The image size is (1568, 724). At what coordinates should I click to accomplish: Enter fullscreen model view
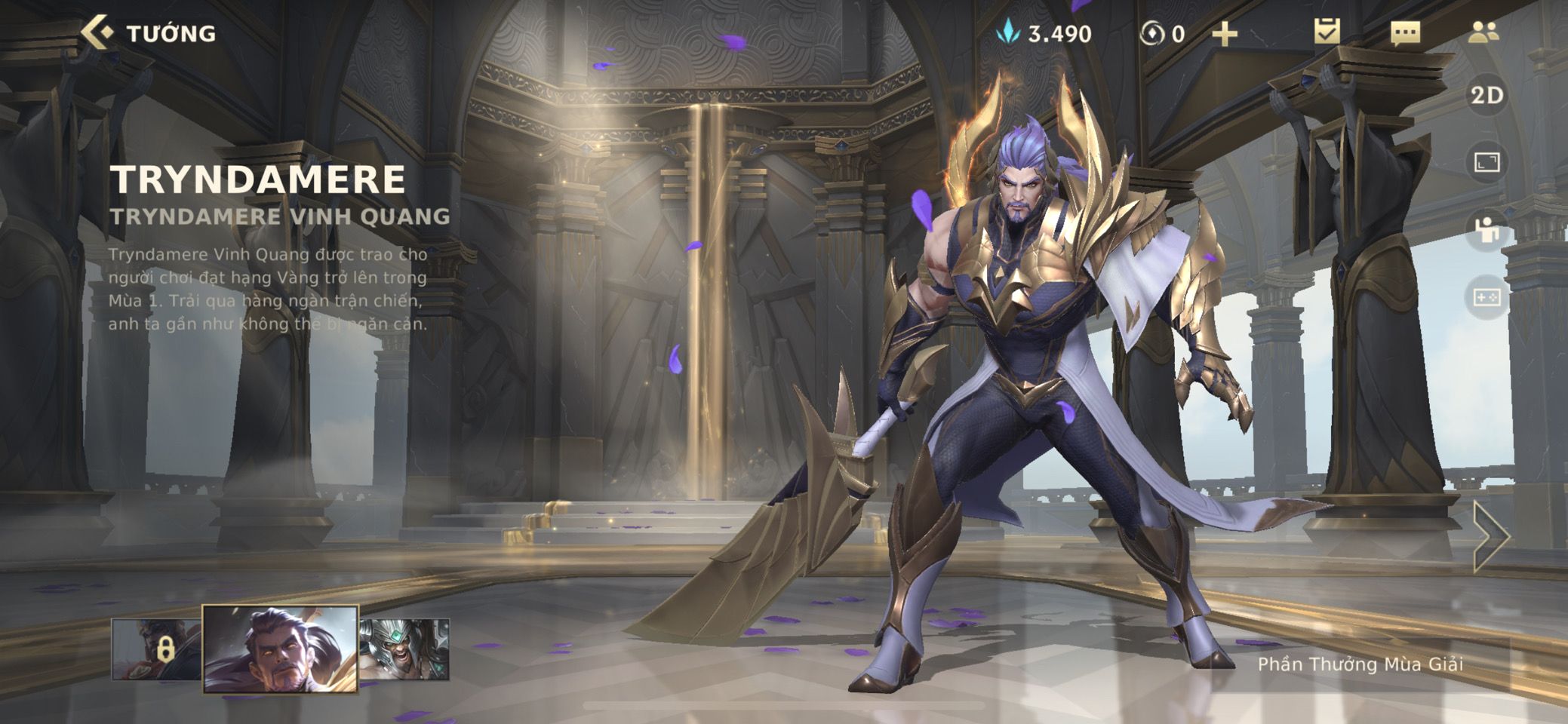pos(1487,162)
